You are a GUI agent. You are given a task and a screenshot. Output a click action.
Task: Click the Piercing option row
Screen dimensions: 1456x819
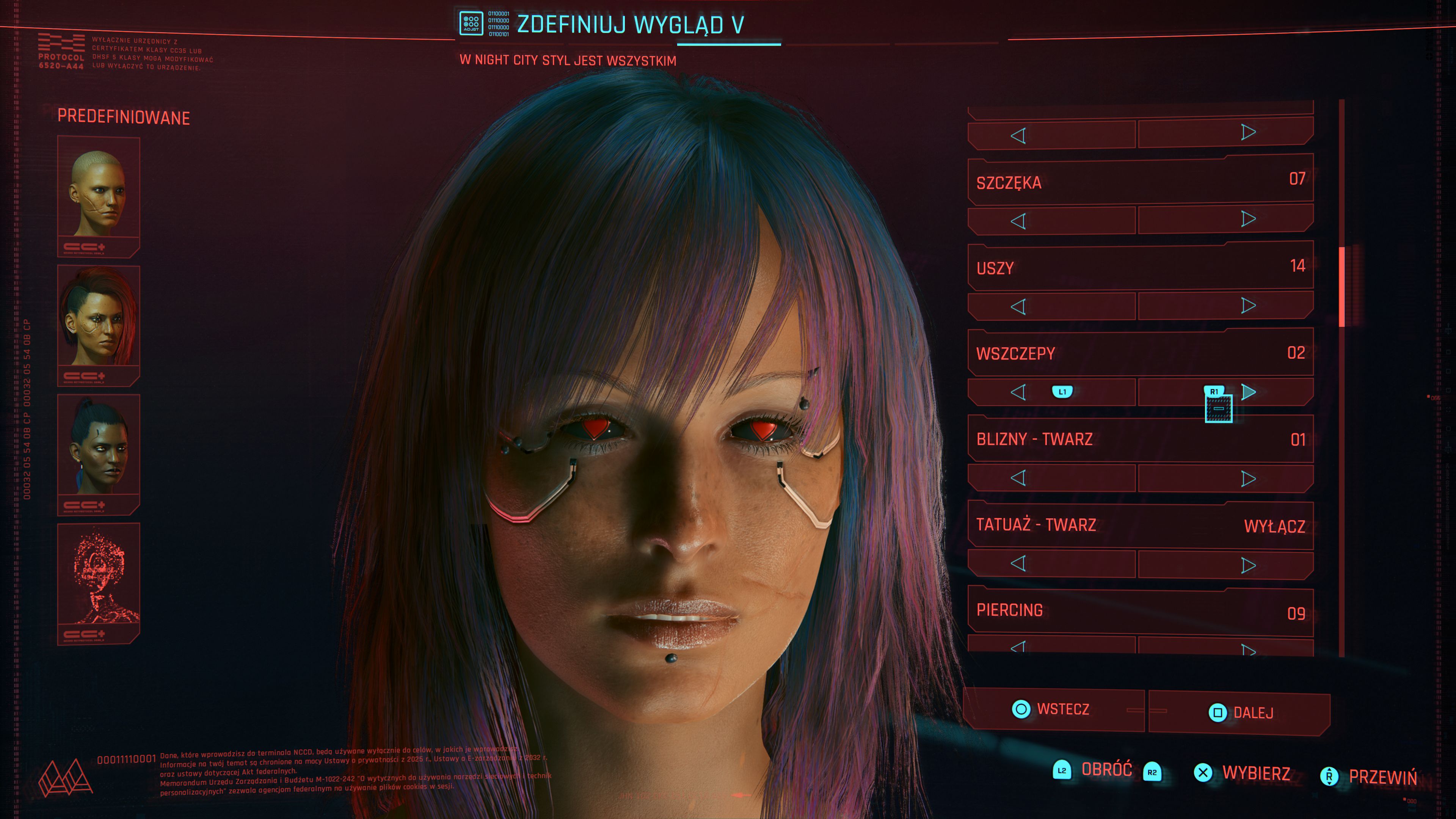pos(1139,612)
